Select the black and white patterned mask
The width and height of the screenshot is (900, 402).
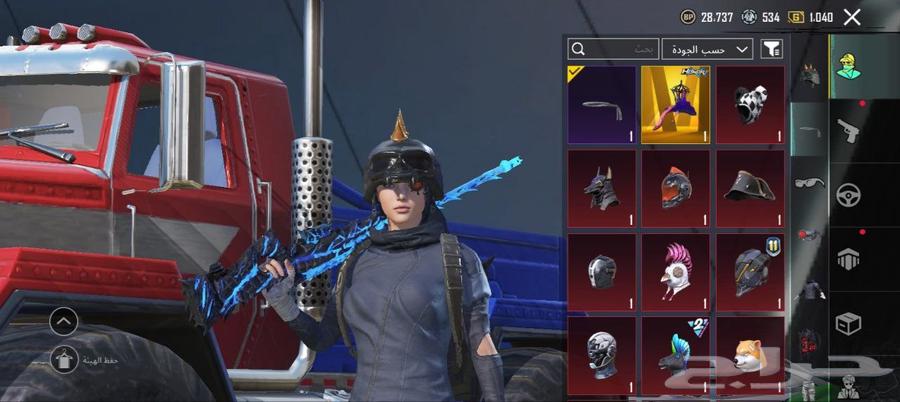(x=749, y=105)
